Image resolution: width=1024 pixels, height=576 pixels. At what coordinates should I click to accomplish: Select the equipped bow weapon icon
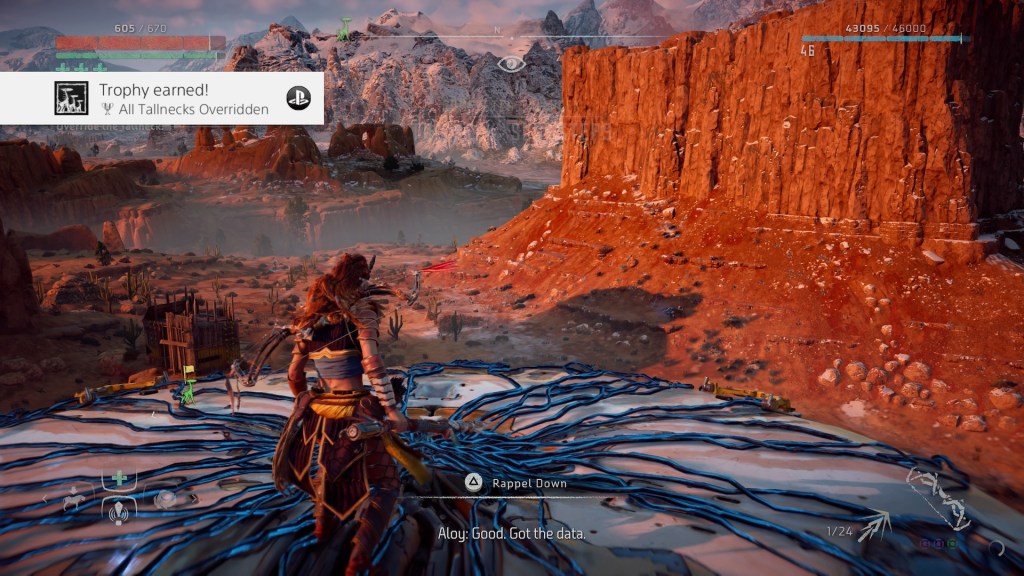[x=938, y=497]
